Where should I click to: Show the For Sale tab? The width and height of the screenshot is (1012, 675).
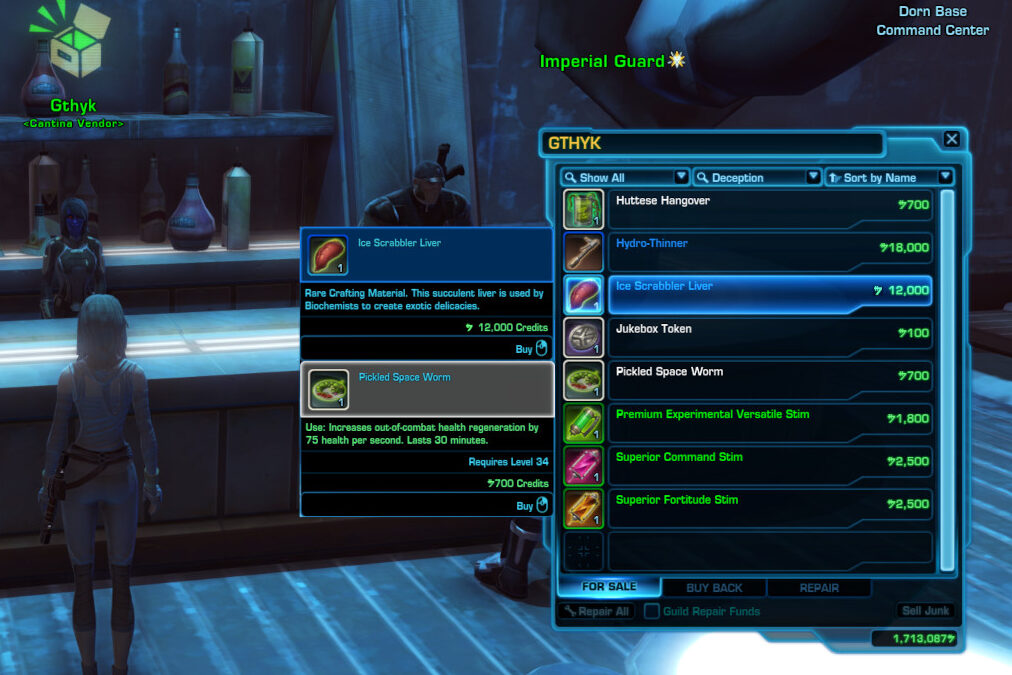click(x=609, y=587)
